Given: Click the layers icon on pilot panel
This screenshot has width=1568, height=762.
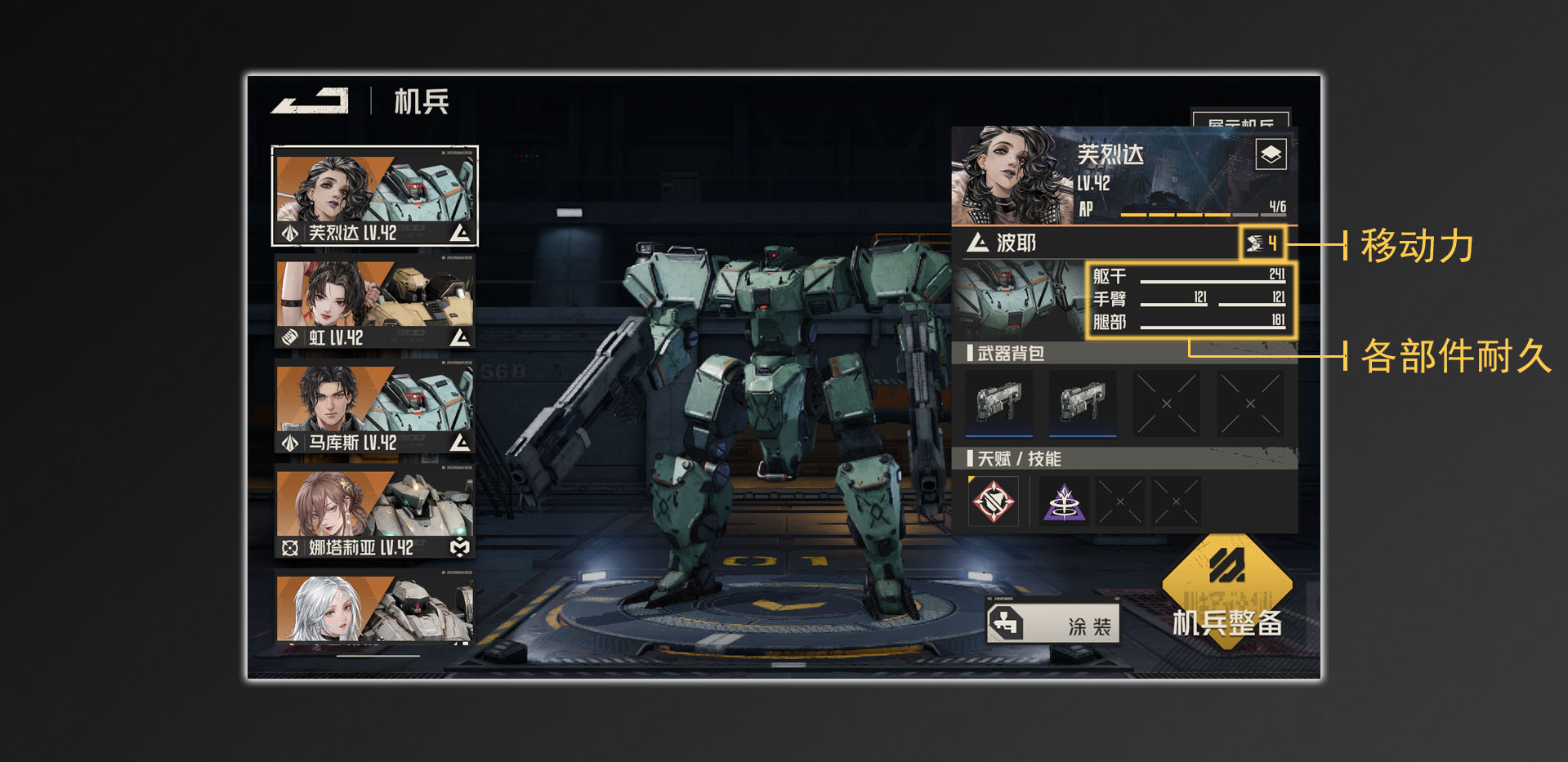Looking at the screenshot, I should point(1271,154).
